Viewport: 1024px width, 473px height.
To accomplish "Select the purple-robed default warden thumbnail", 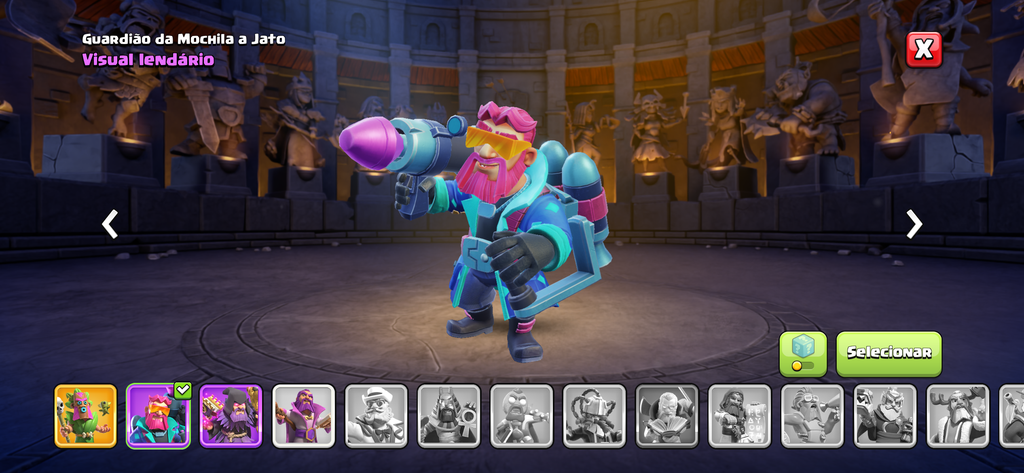I will (x=304, y=415).
